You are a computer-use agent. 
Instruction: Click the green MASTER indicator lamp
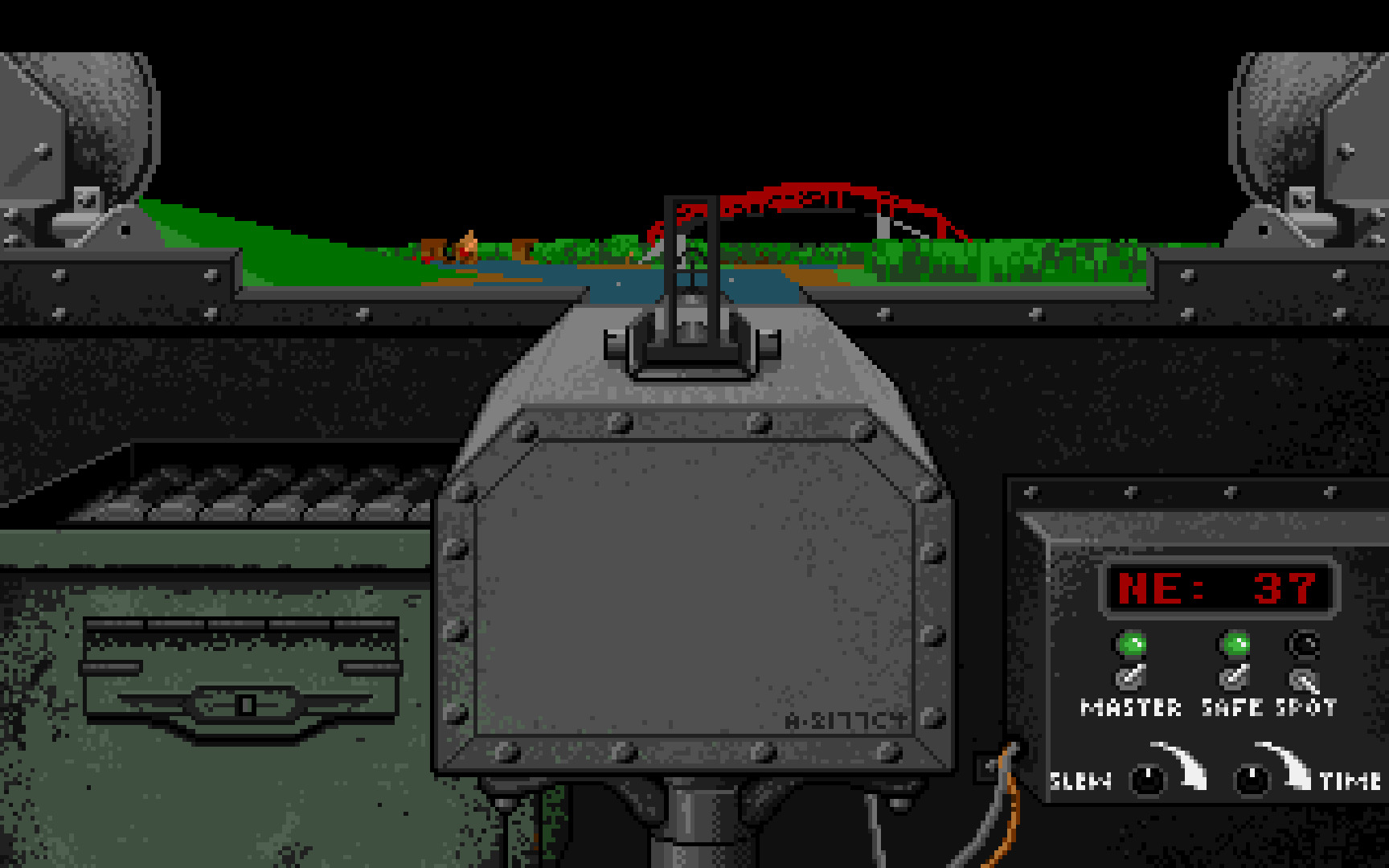click(1132, 643)
